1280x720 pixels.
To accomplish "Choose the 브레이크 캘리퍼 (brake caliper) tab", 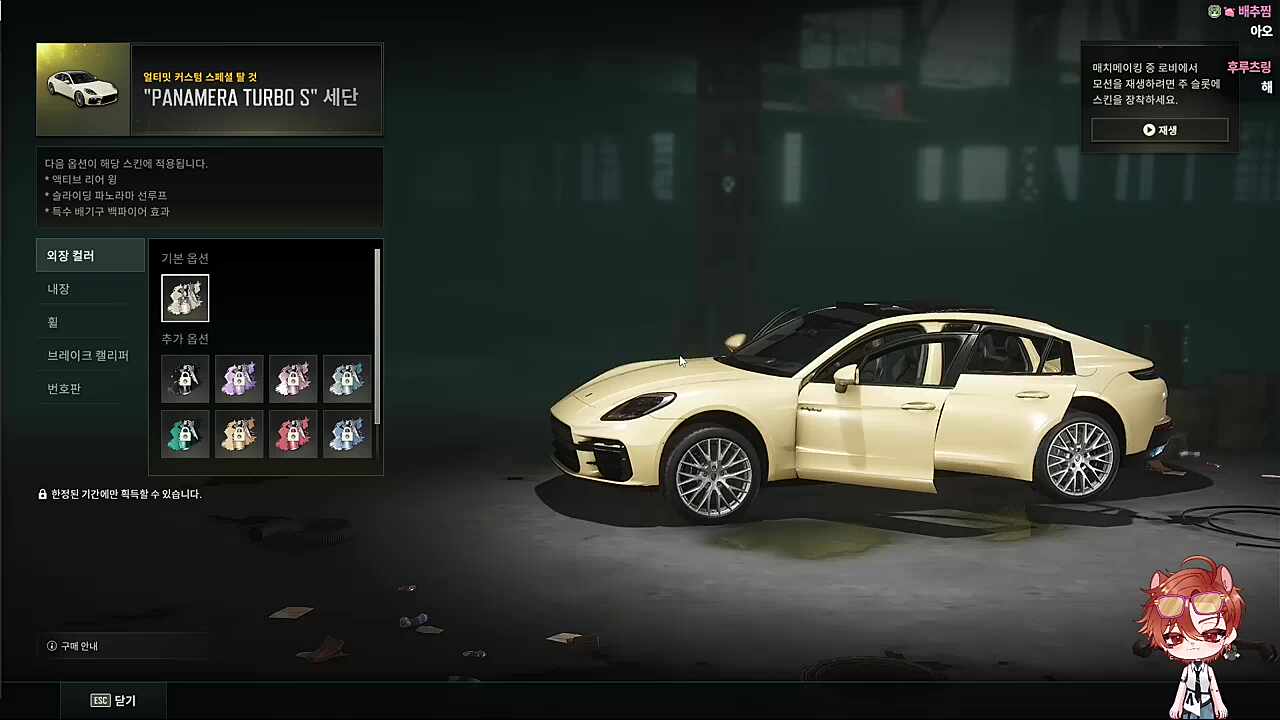I will 90,355.
